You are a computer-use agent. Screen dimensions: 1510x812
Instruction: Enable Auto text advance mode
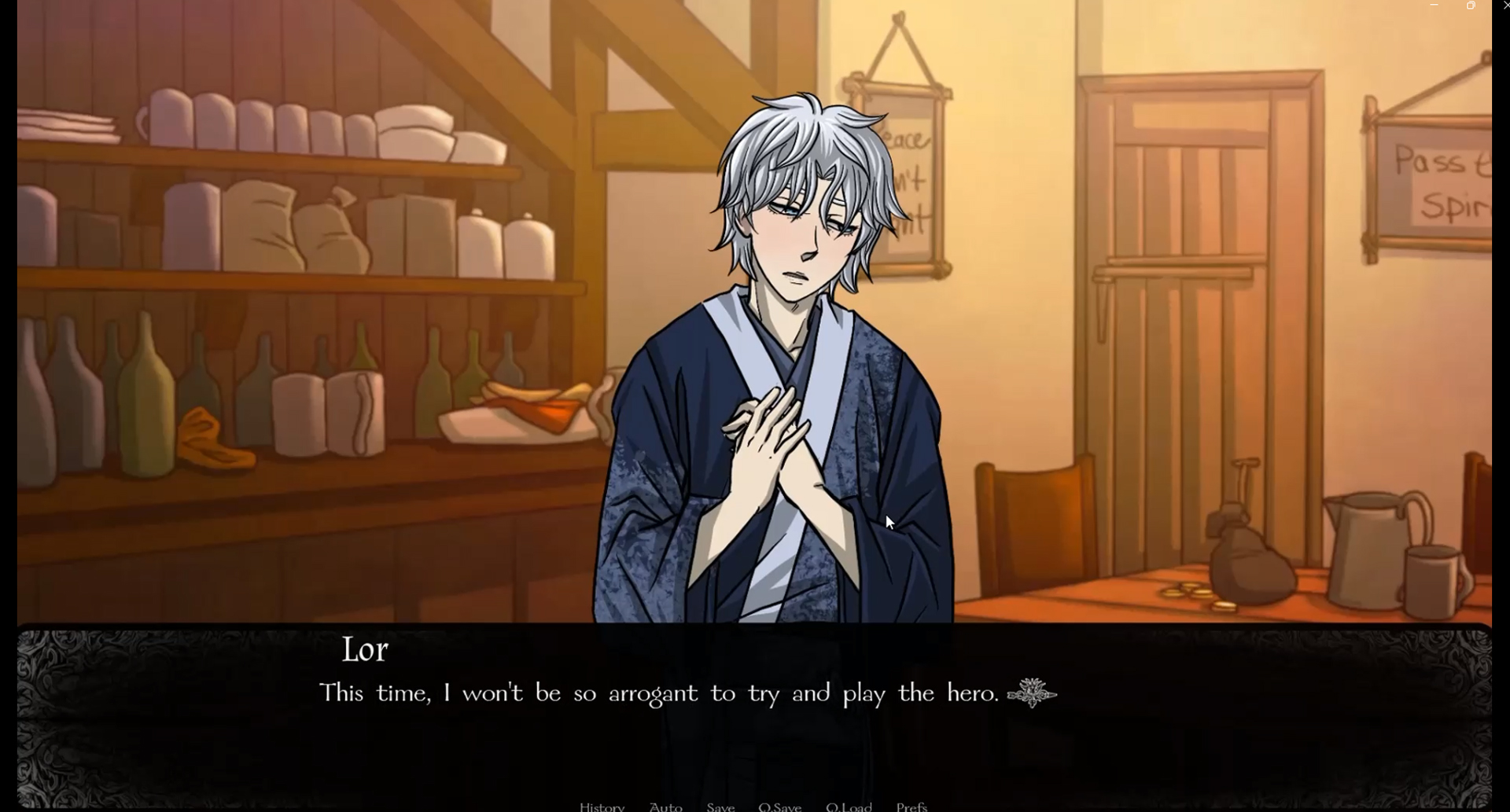click(x=665, y=806)
